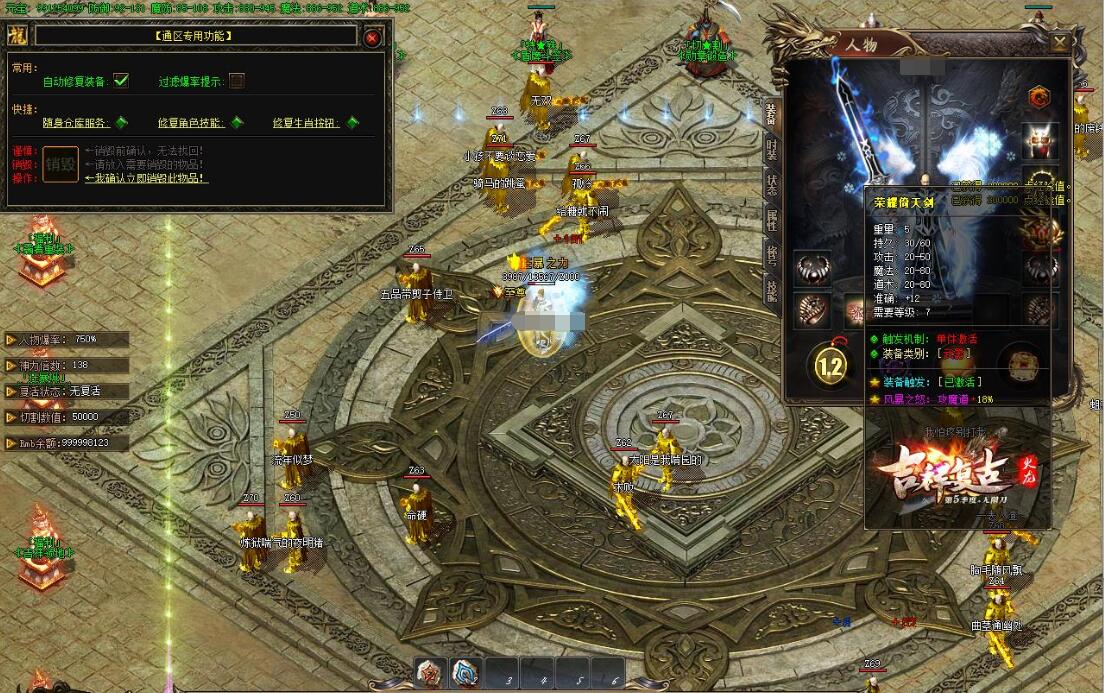This screenshot has height=693, width=1104.
Task: Activate the first skill in the hotbar
Action: 431,673
